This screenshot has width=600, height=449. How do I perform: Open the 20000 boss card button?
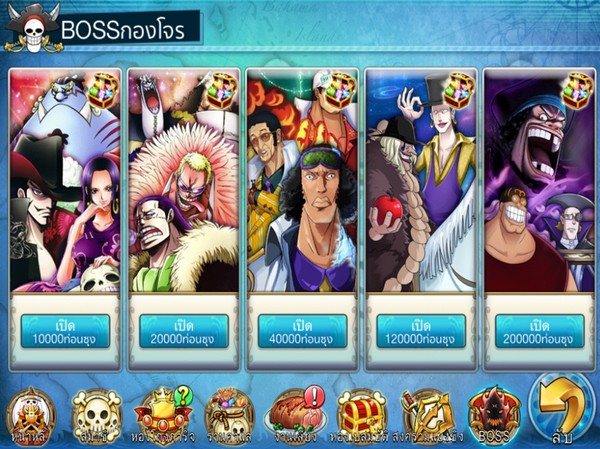click(x=183, y=332)
